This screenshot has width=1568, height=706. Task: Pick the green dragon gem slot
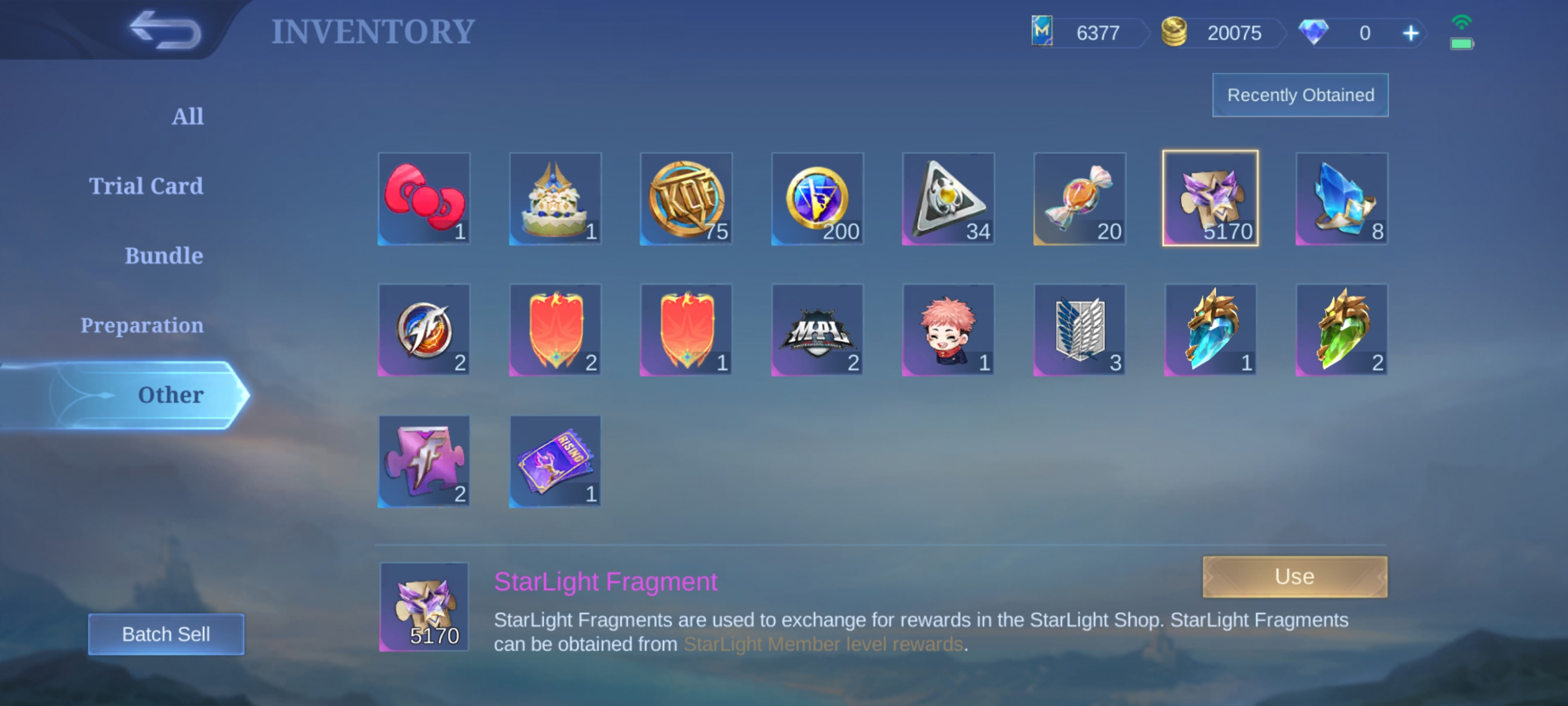tap(1341, 329)
